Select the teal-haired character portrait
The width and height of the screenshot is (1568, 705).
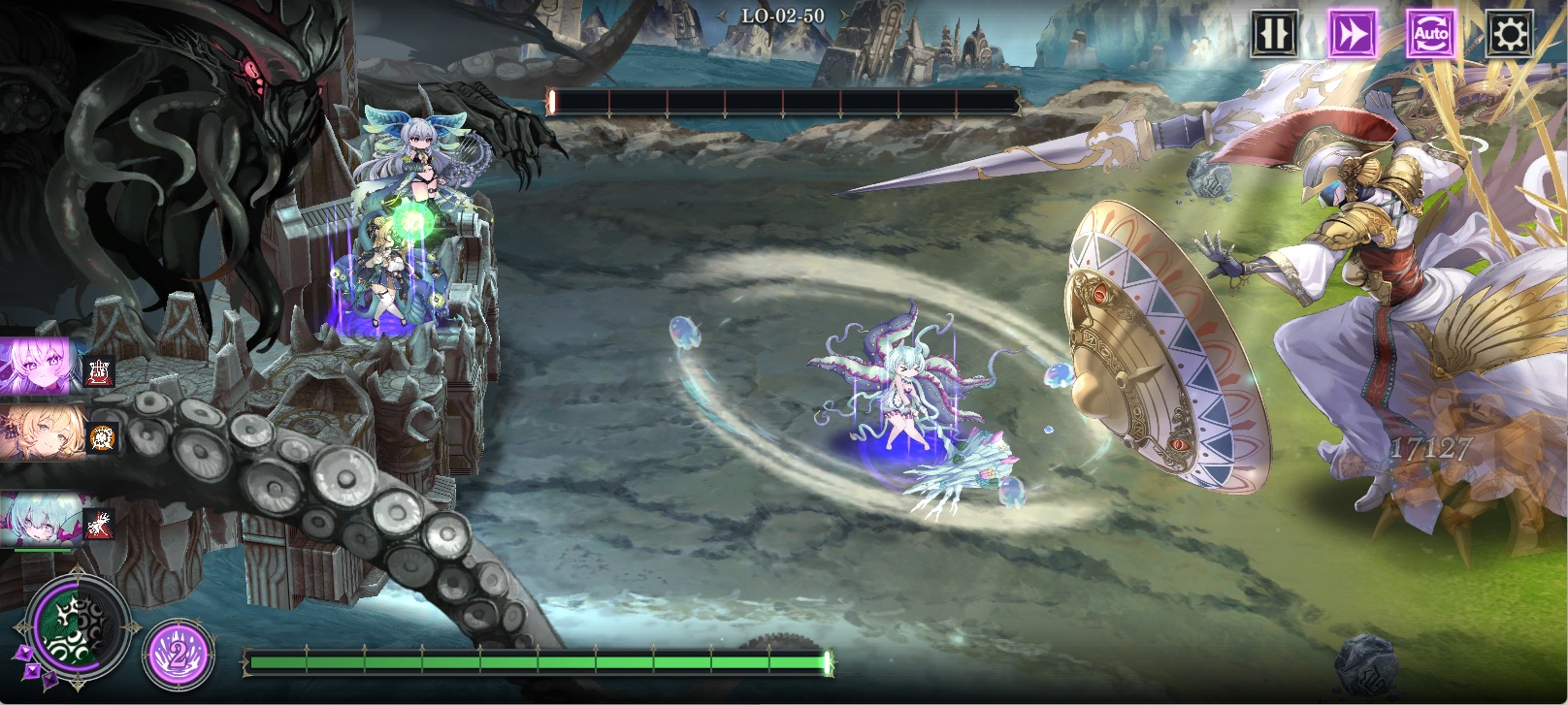[39, 519]
